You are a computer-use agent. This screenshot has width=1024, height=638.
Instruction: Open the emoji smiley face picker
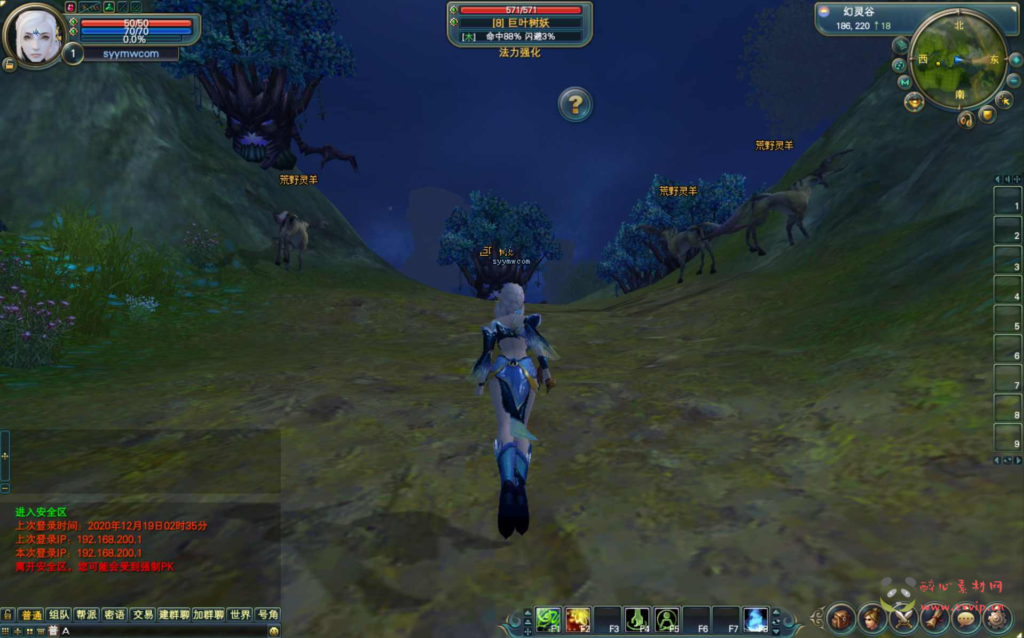click(x=274, y=631)
